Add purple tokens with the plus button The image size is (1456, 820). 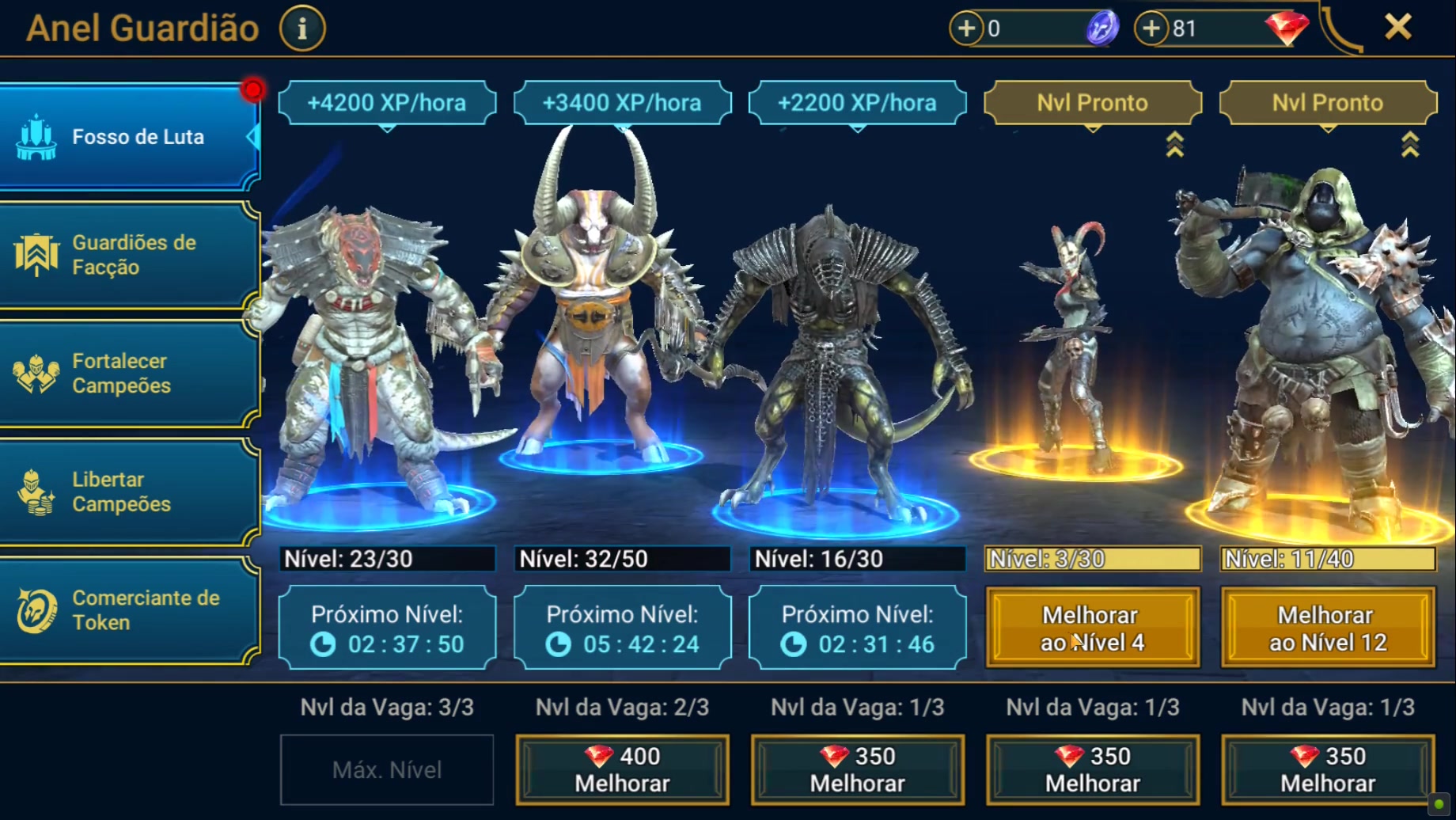[x=966, y=28]
